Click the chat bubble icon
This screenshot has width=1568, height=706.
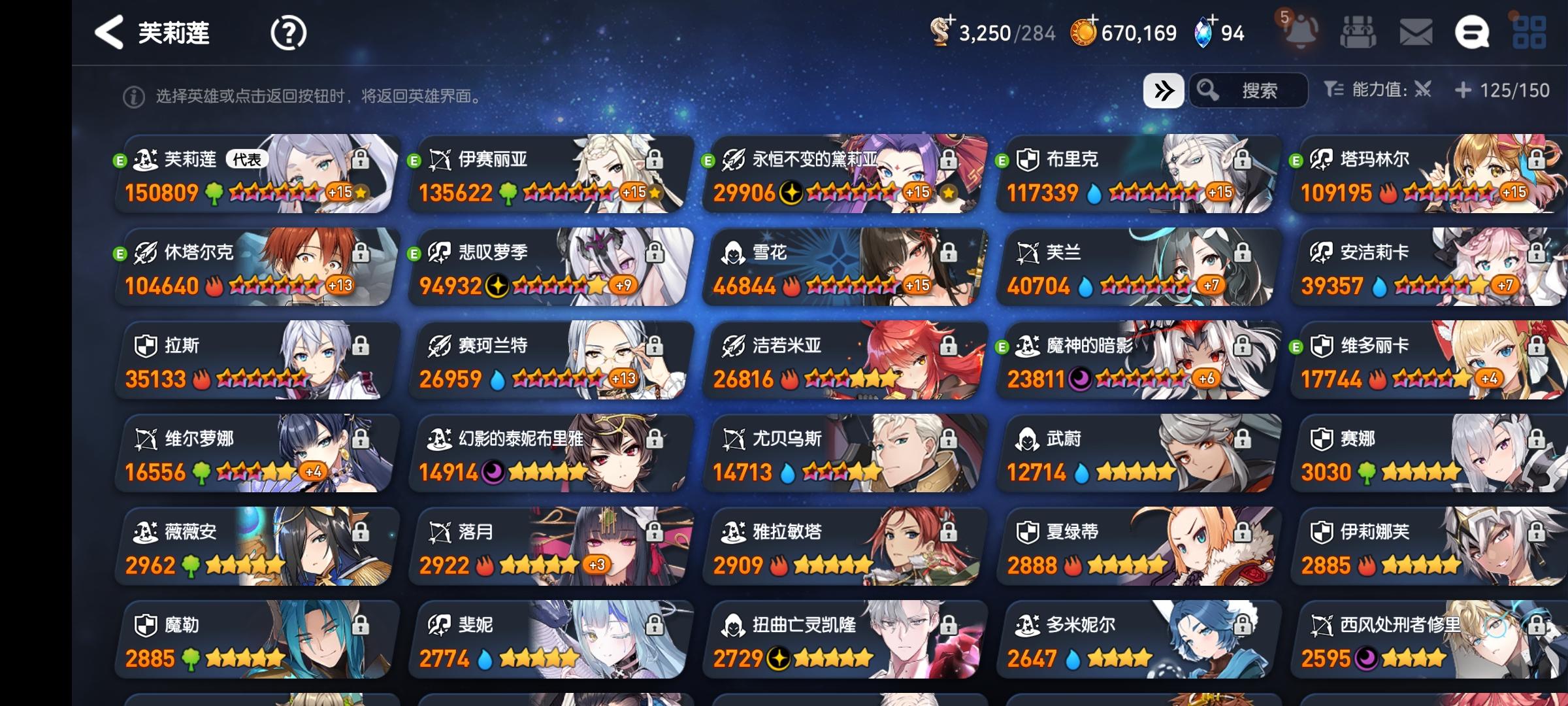[x=1472, y=31]
